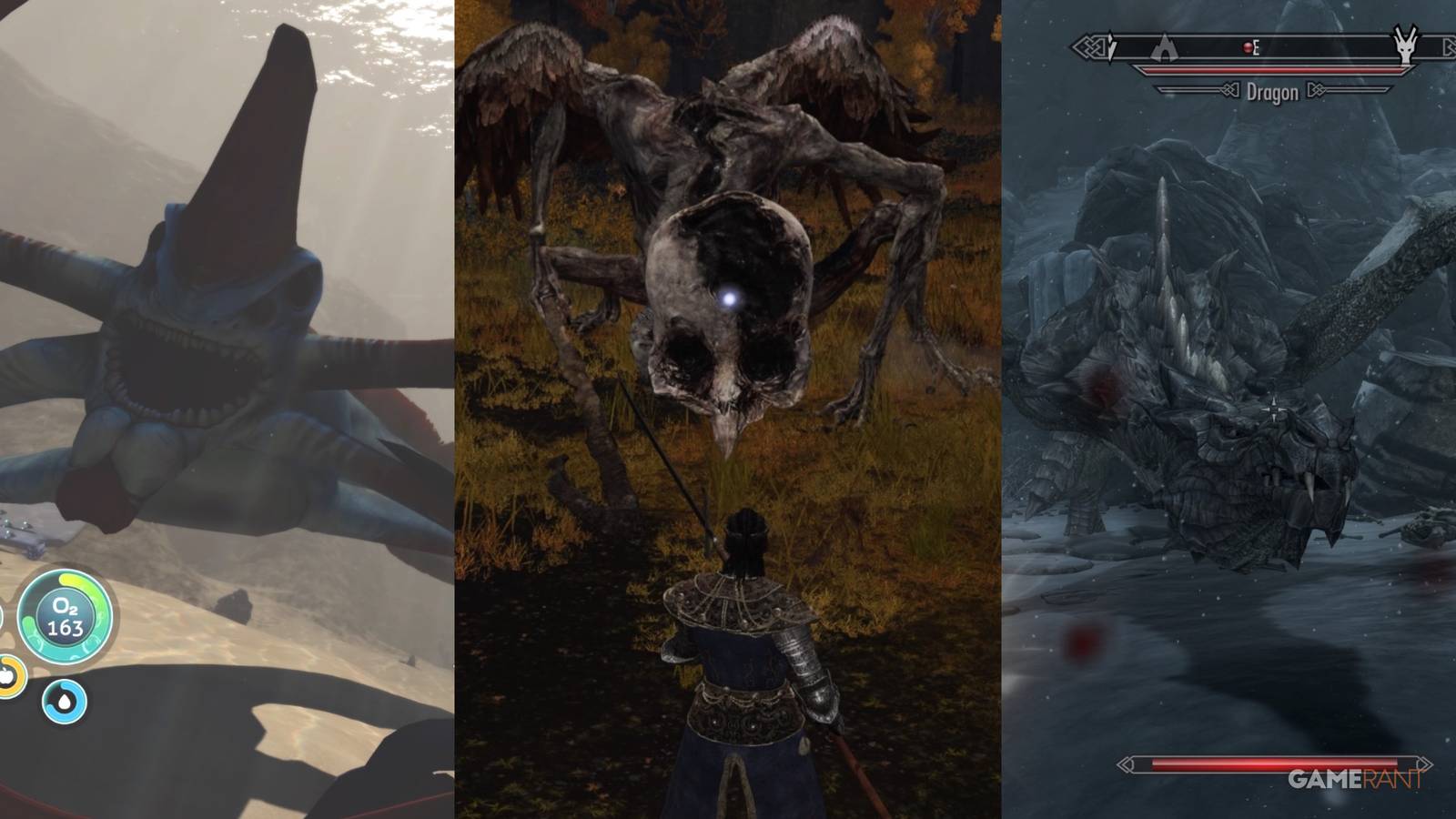Image resolution: width=1456 pixels, height=819 pixels.
Task: Click the mountain location marker on the compass
Action: [1166, 47]
